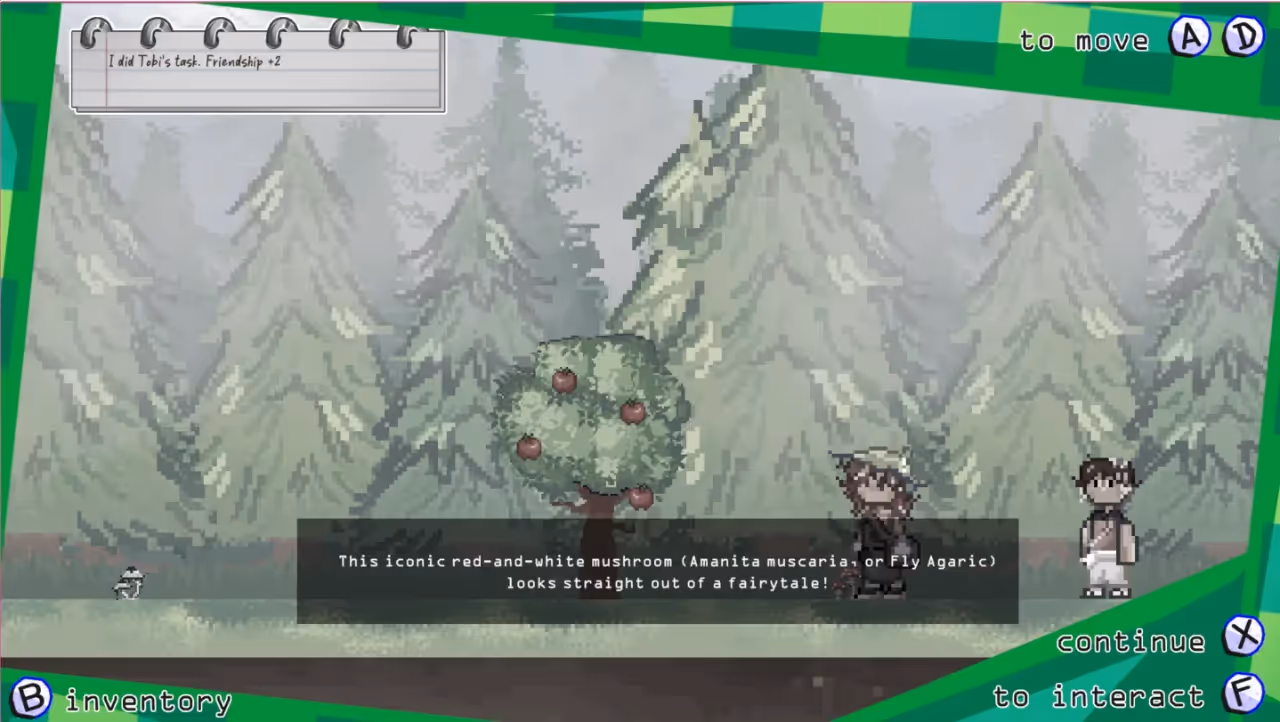Click the 'inventory' label next to B
The height and width of the screenshot is (722, 1280).
tap(148, 700)
